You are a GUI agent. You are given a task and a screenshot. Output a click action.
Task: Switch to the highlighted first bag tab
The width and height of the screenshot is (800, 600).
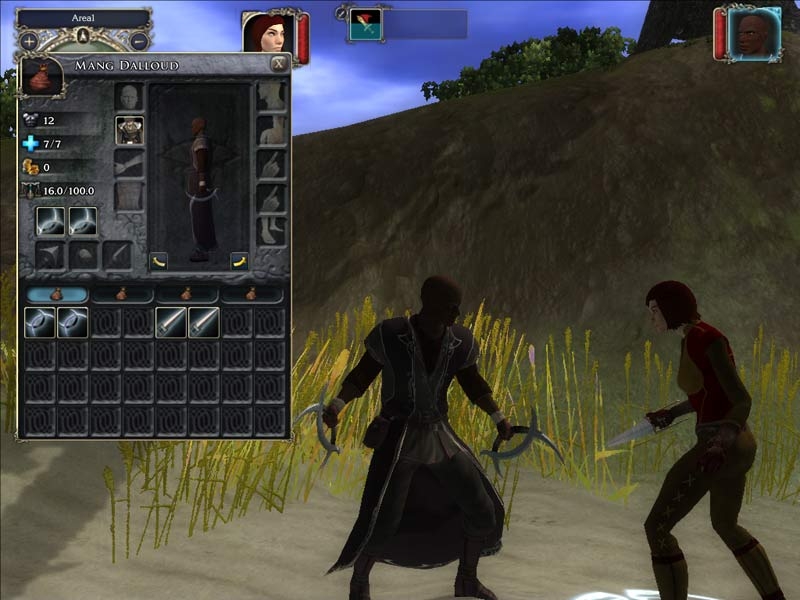pos(57,294)
